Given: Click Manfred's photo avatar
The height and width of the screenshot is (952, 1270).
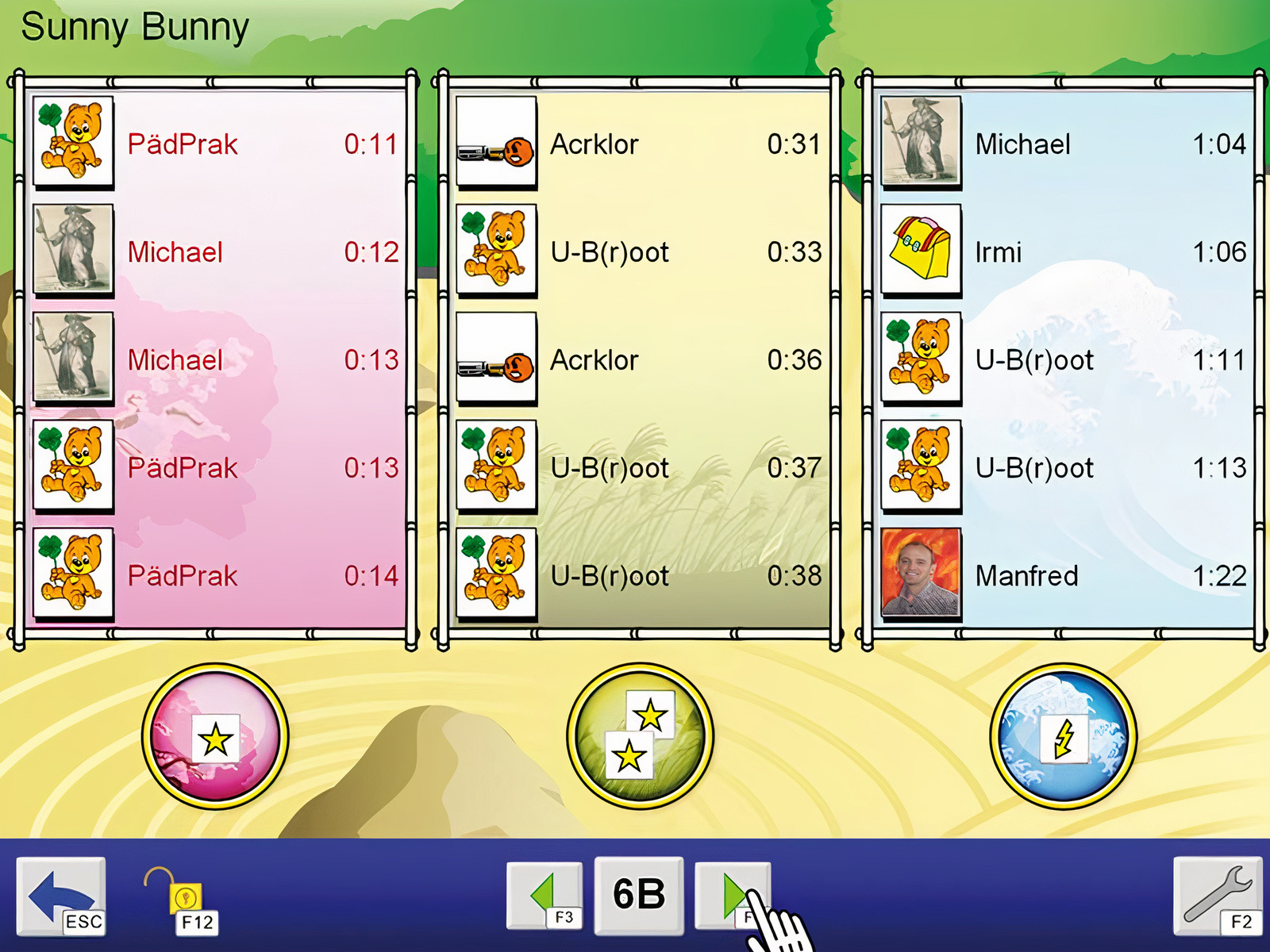Looking at the screenshot, I should pos(921,574).
